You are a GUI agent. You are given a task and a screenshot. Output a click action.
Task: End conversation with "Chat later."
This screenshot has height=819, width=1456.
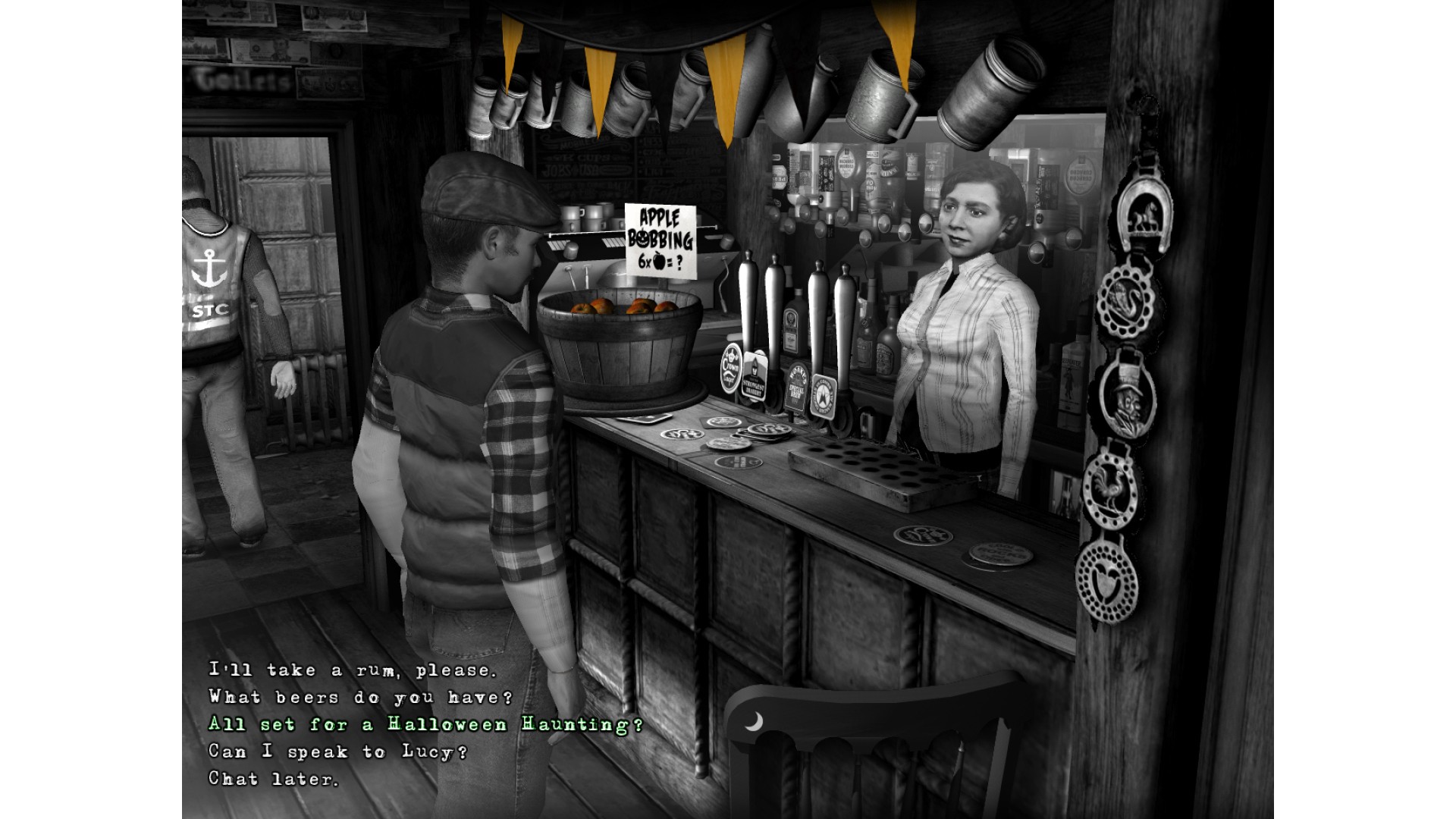[274, 779]
